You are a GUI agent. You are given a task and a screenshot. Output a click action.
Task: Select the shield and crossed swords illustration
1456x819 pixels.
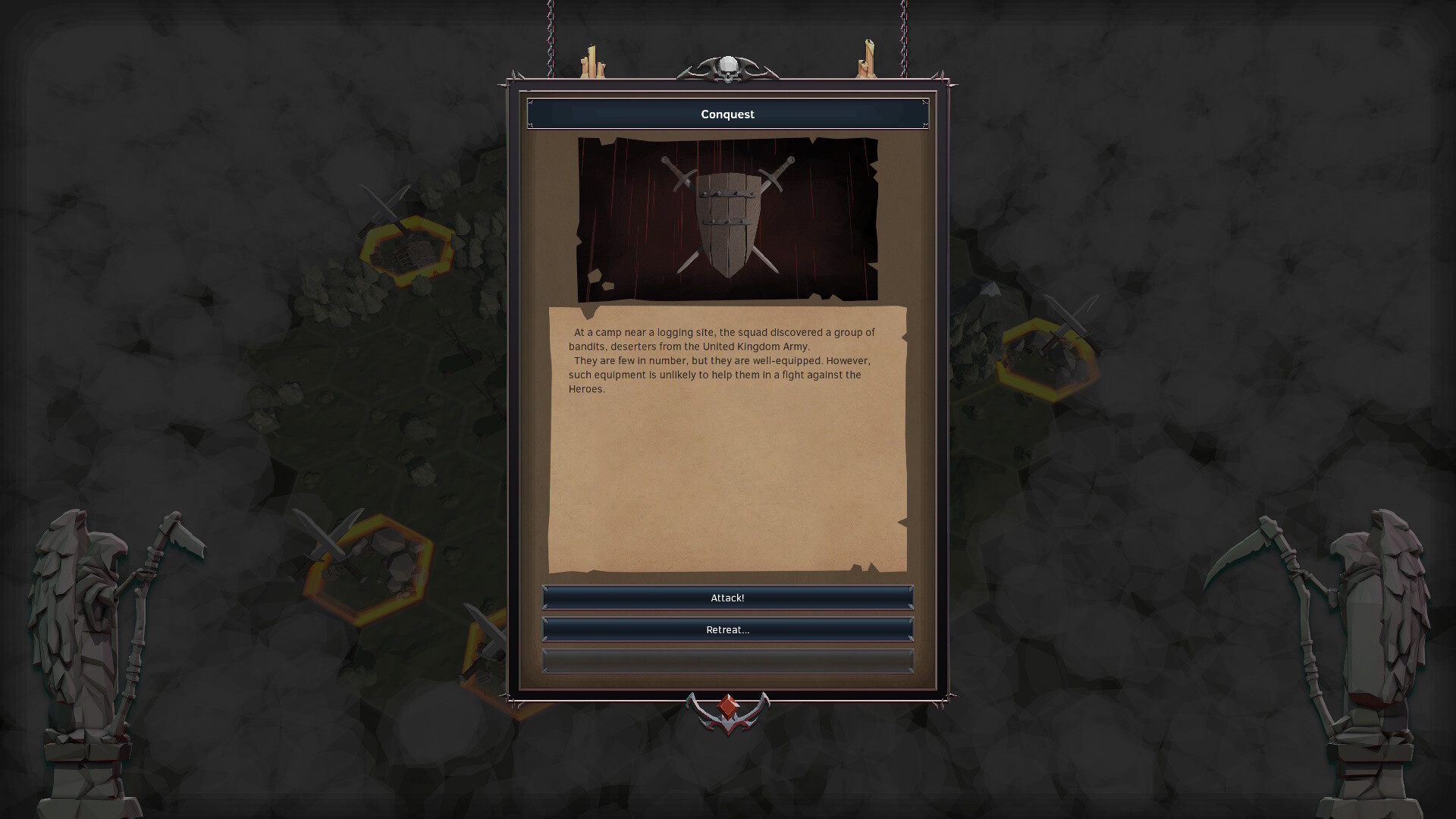(x=726, y=220)
